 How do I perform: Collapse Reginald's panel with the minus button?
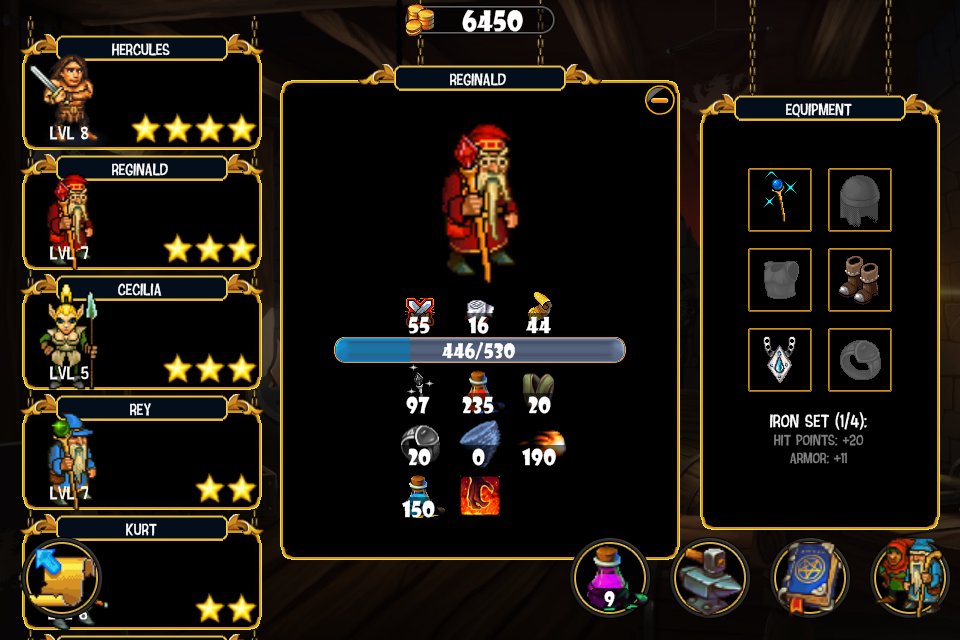click(659, 100)
